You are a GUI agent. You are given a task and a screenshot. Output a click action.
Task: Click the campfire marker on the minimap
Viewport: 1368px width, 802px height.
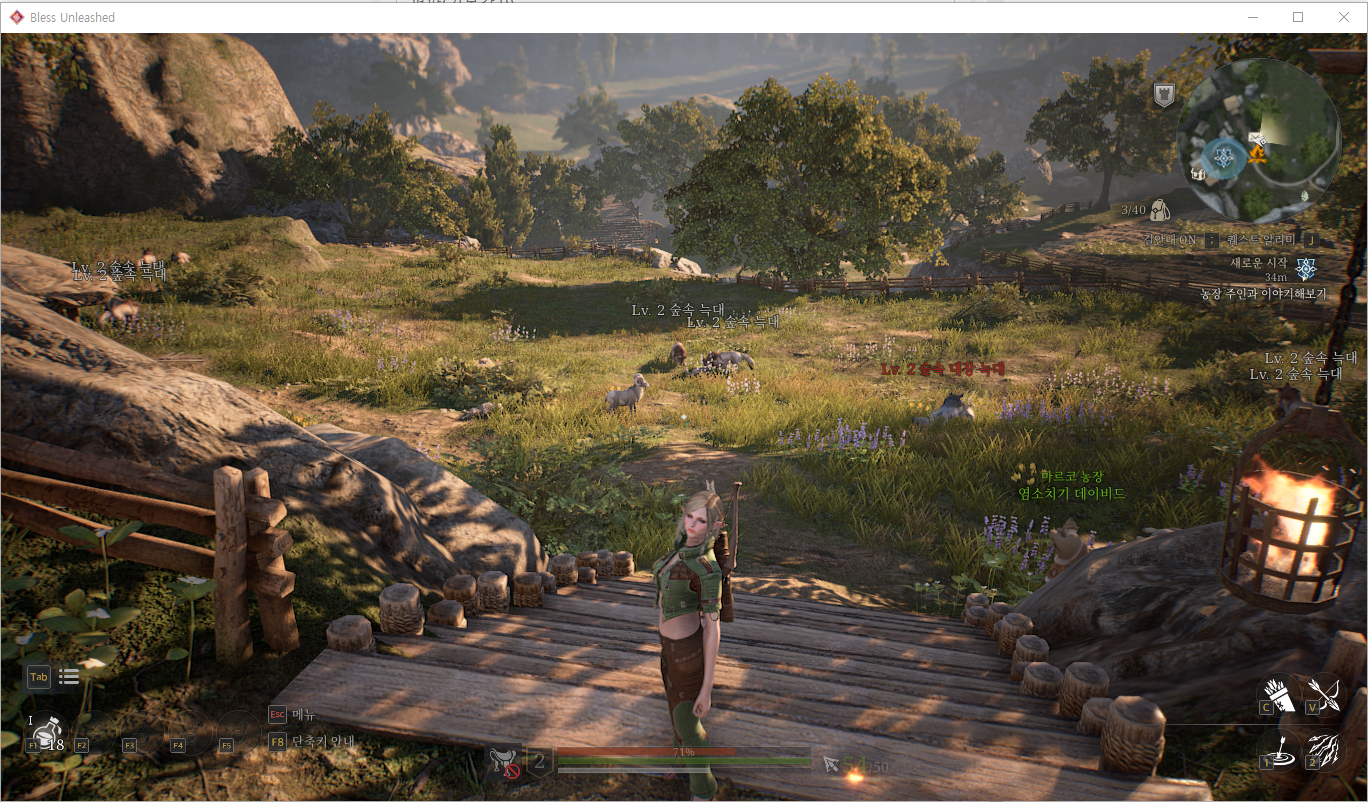pos(1258,154)
